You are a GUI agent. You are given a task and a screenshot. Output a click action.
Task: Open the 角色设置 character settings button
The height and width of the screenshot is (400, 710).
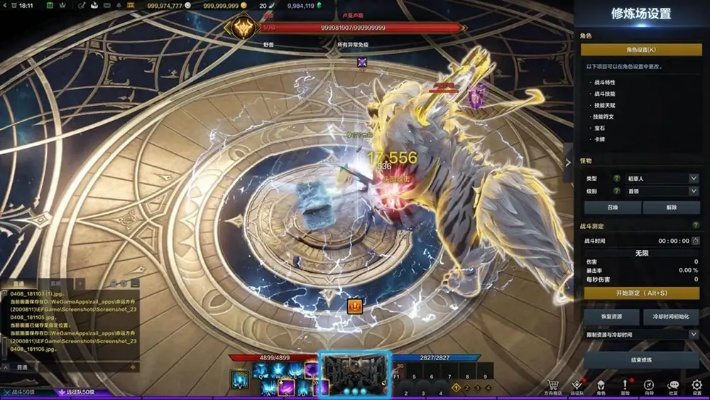click(640, 49)
